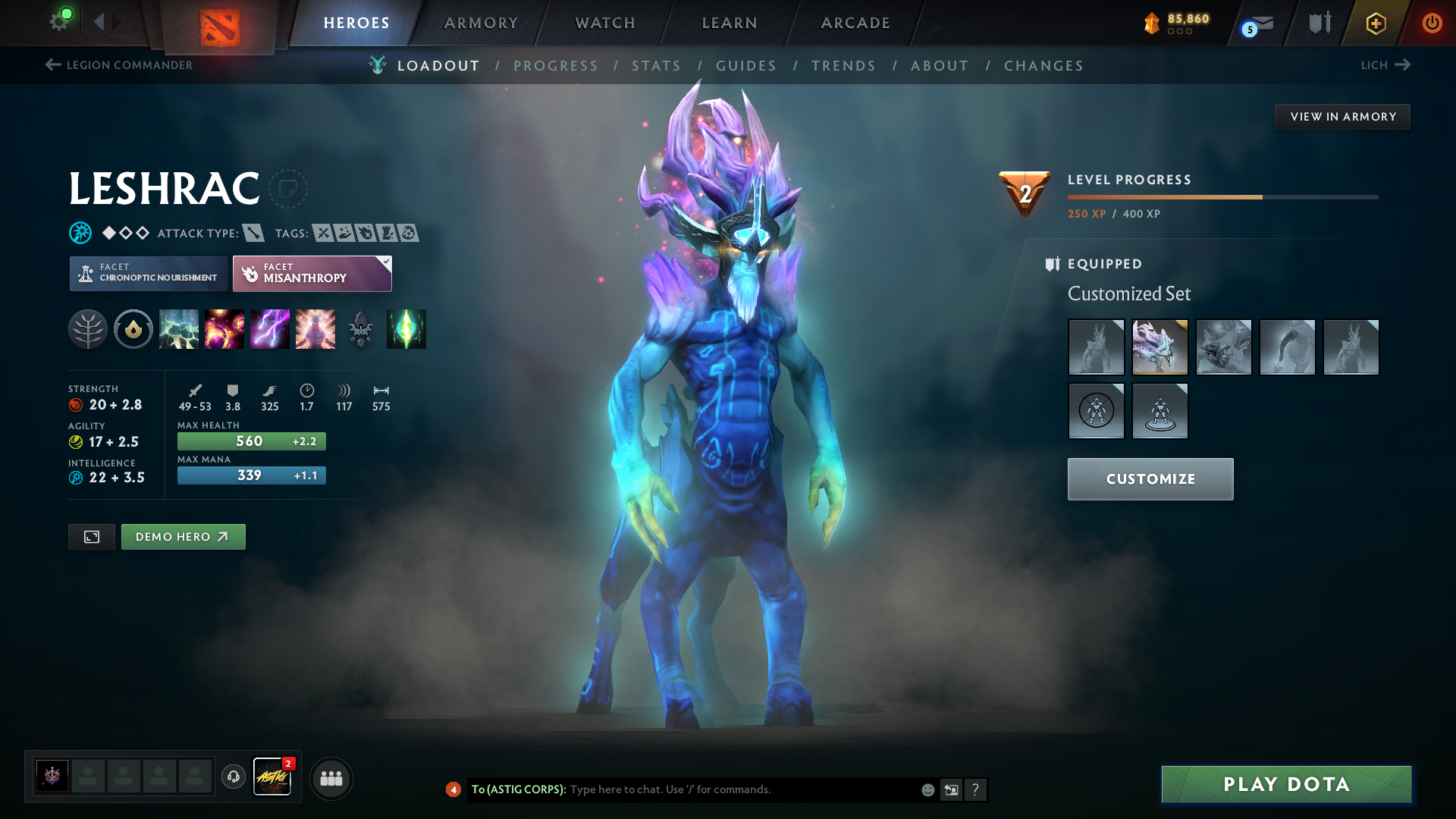
Task: Open the Watch section
Action: [605, 23]
